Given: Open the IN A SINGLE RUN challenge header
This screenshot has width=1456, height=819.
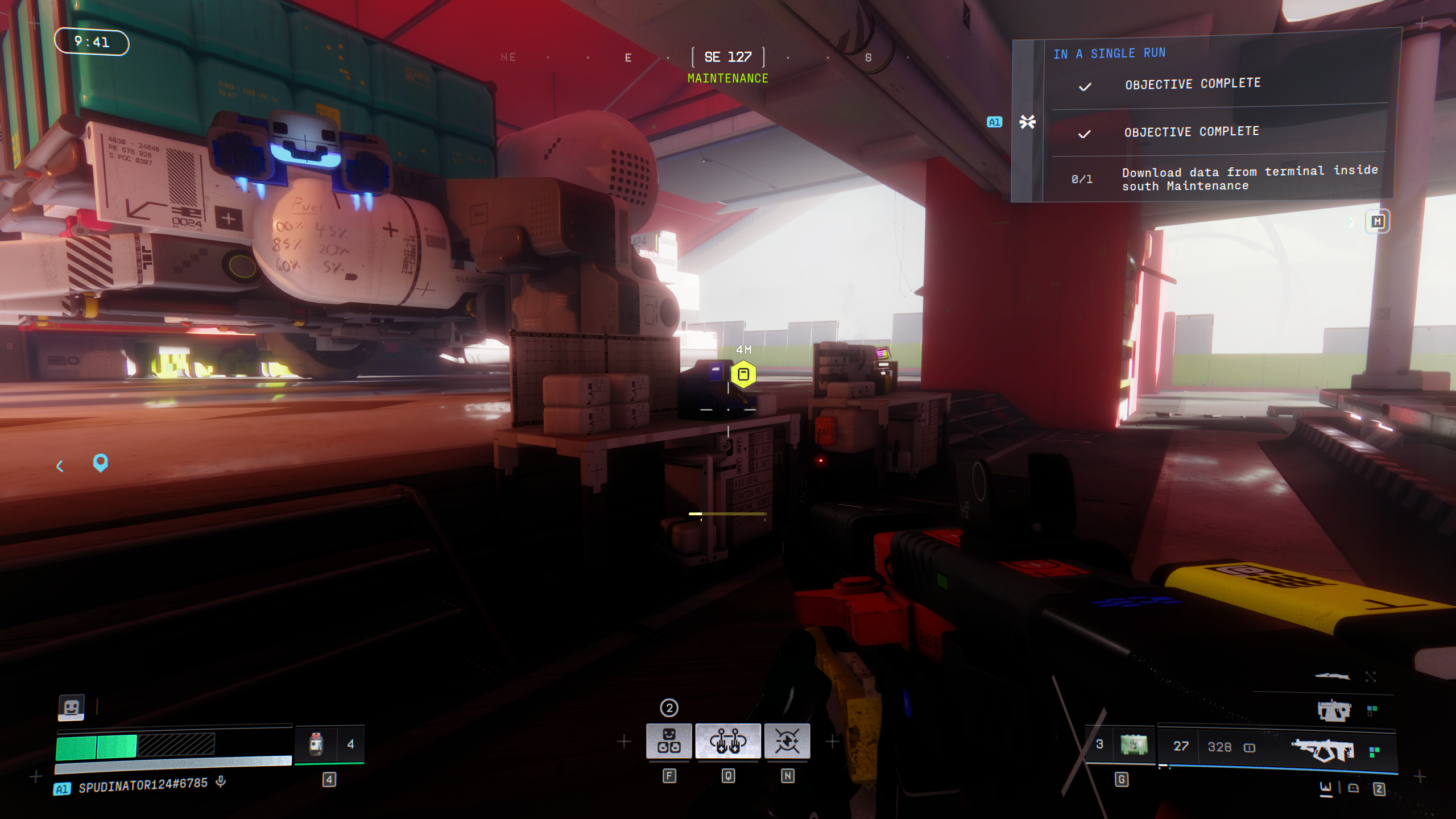Looking at the screenshot, I should point(1109,53).
